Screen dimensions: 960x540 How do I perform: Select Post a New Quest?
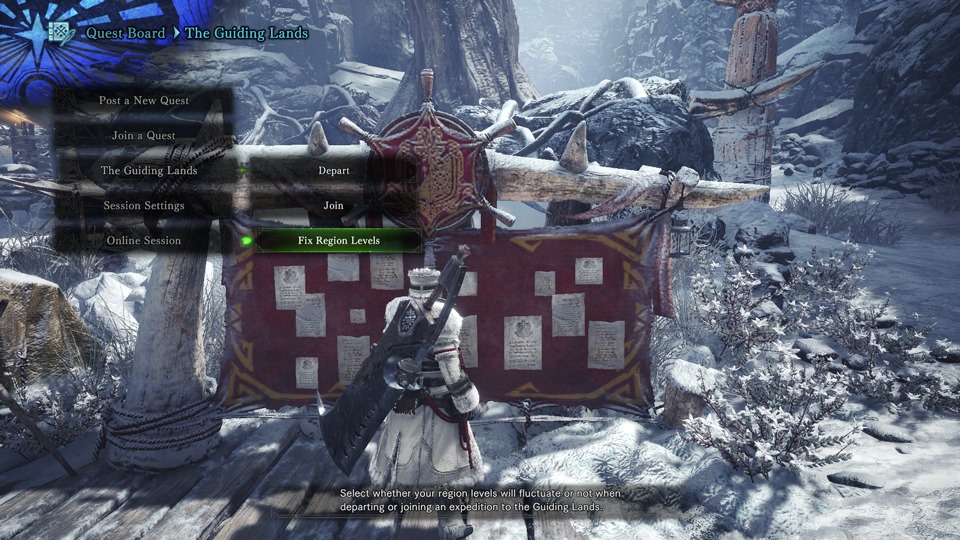[x=144, y=101]
